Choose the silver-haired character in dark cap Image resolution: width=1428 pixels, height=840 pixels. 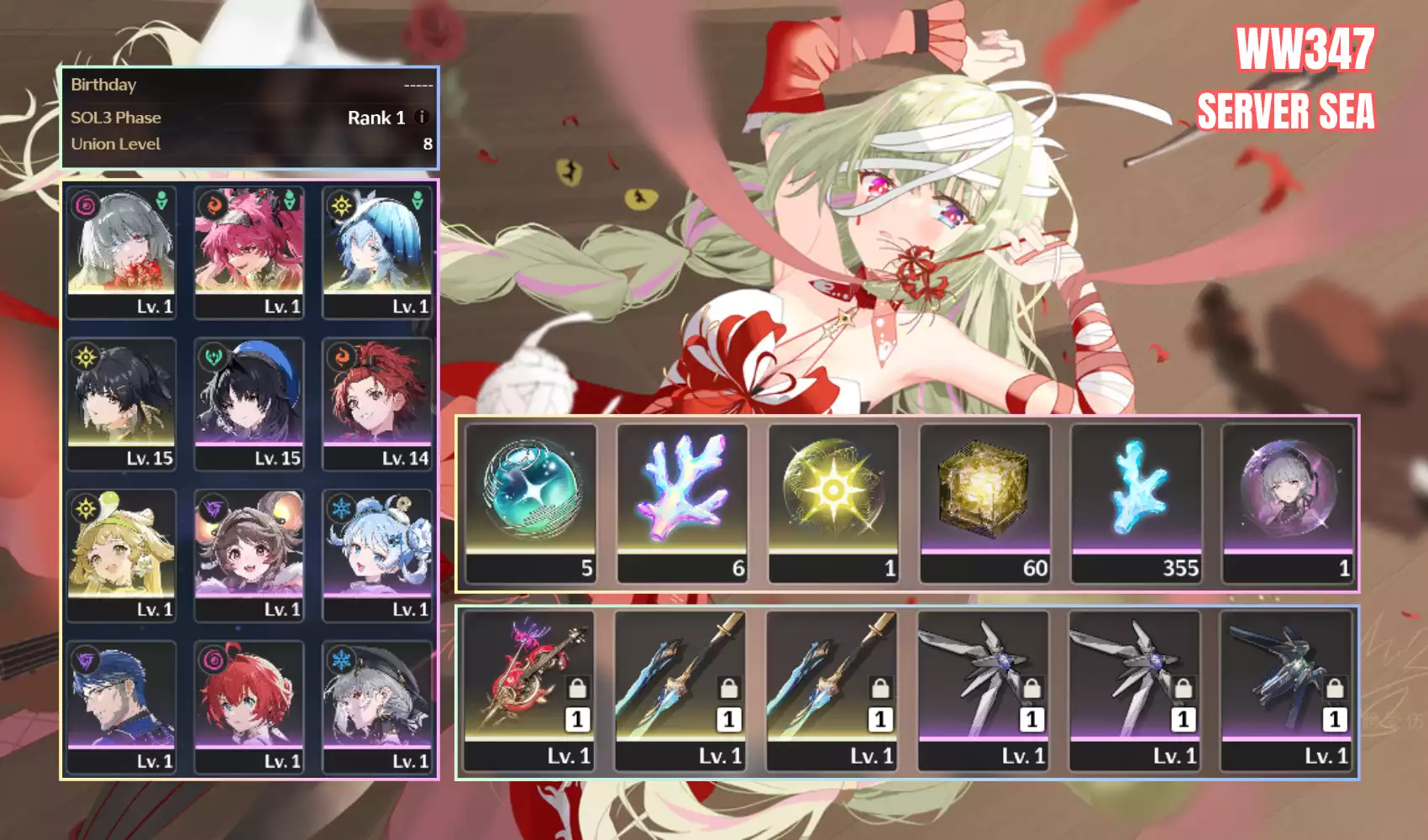click(377, 704)
